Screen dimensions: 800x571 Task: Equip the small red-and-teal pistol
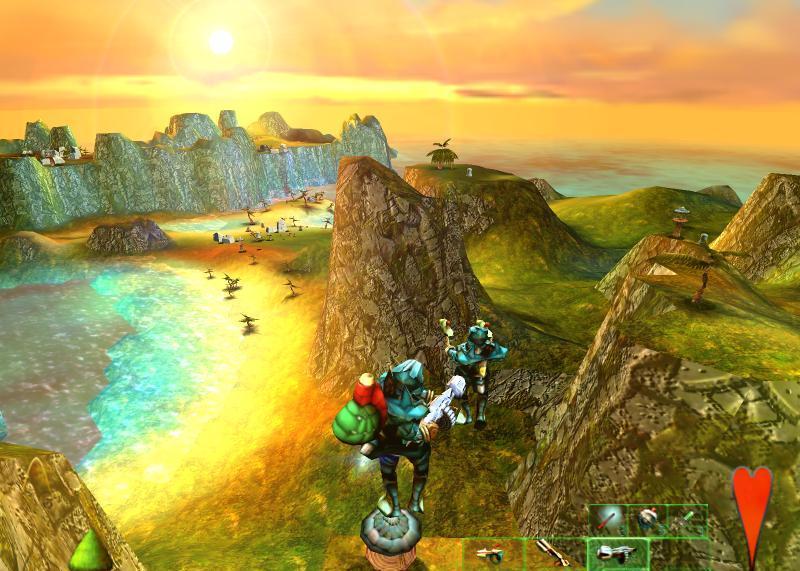point(492,552)
